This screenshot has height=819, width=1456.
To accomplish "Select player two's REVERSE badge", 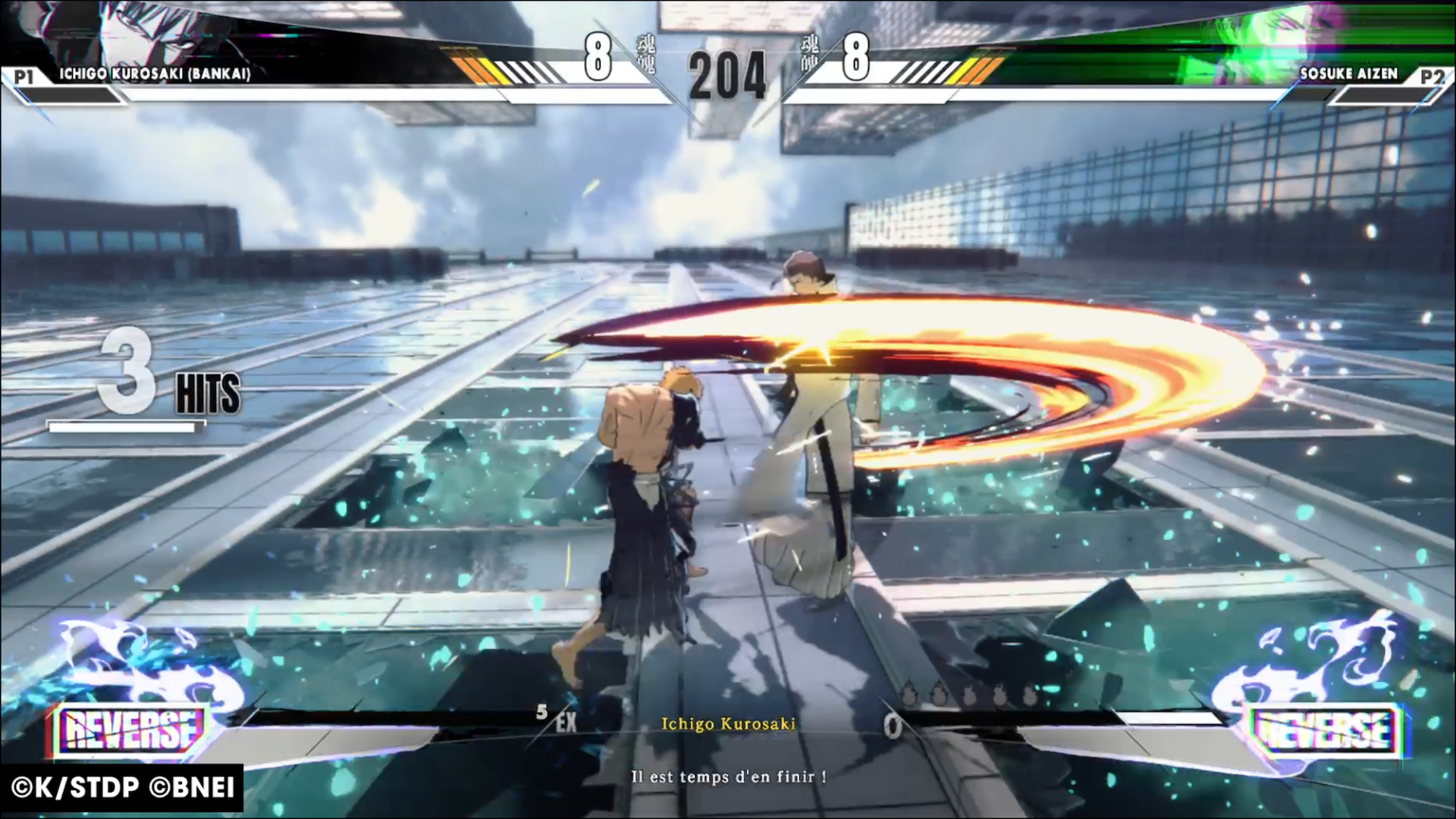I will point(1324,730).
